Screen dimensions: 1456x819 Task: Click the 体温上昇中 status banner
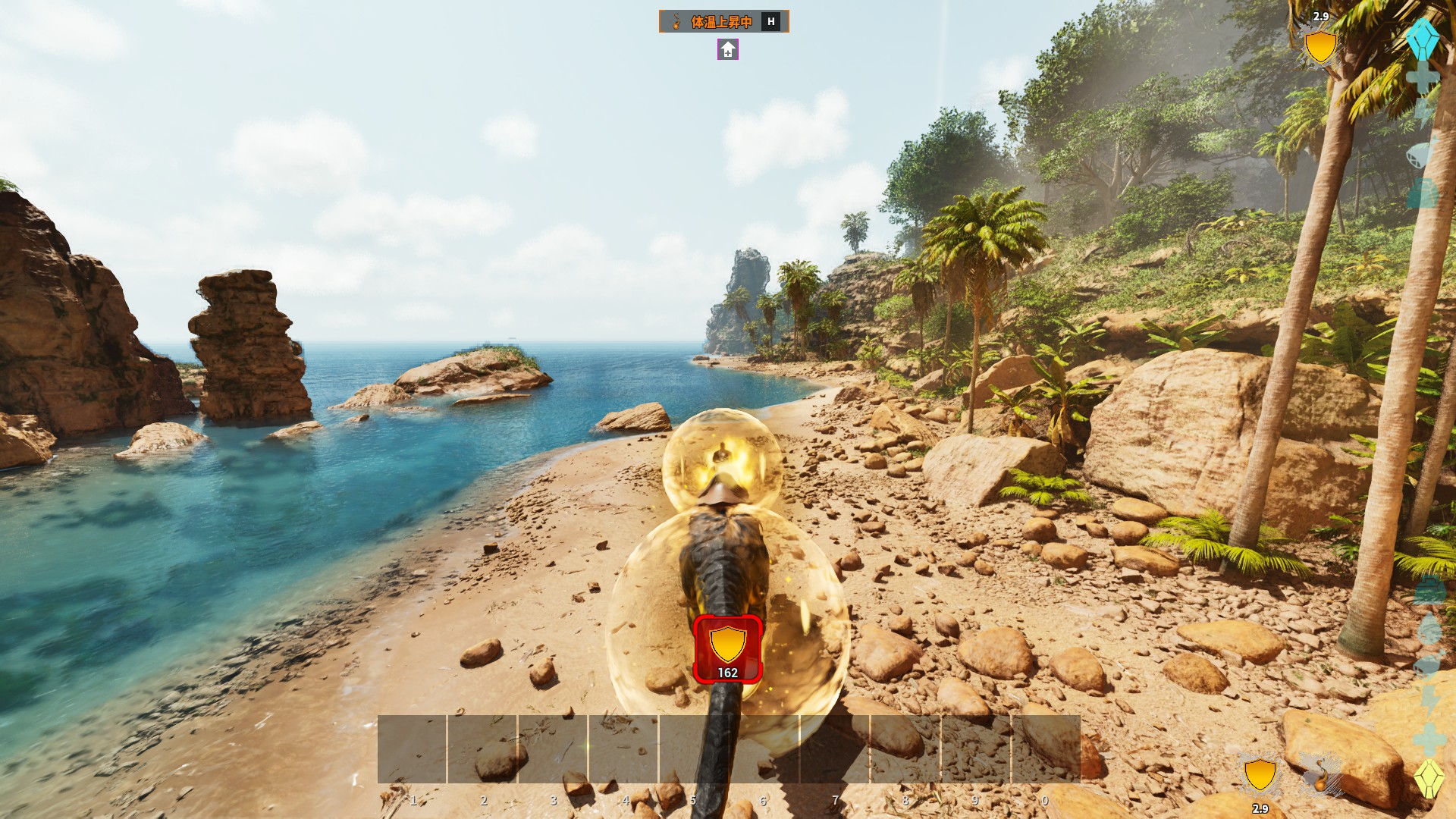click(x=723, y=21)
